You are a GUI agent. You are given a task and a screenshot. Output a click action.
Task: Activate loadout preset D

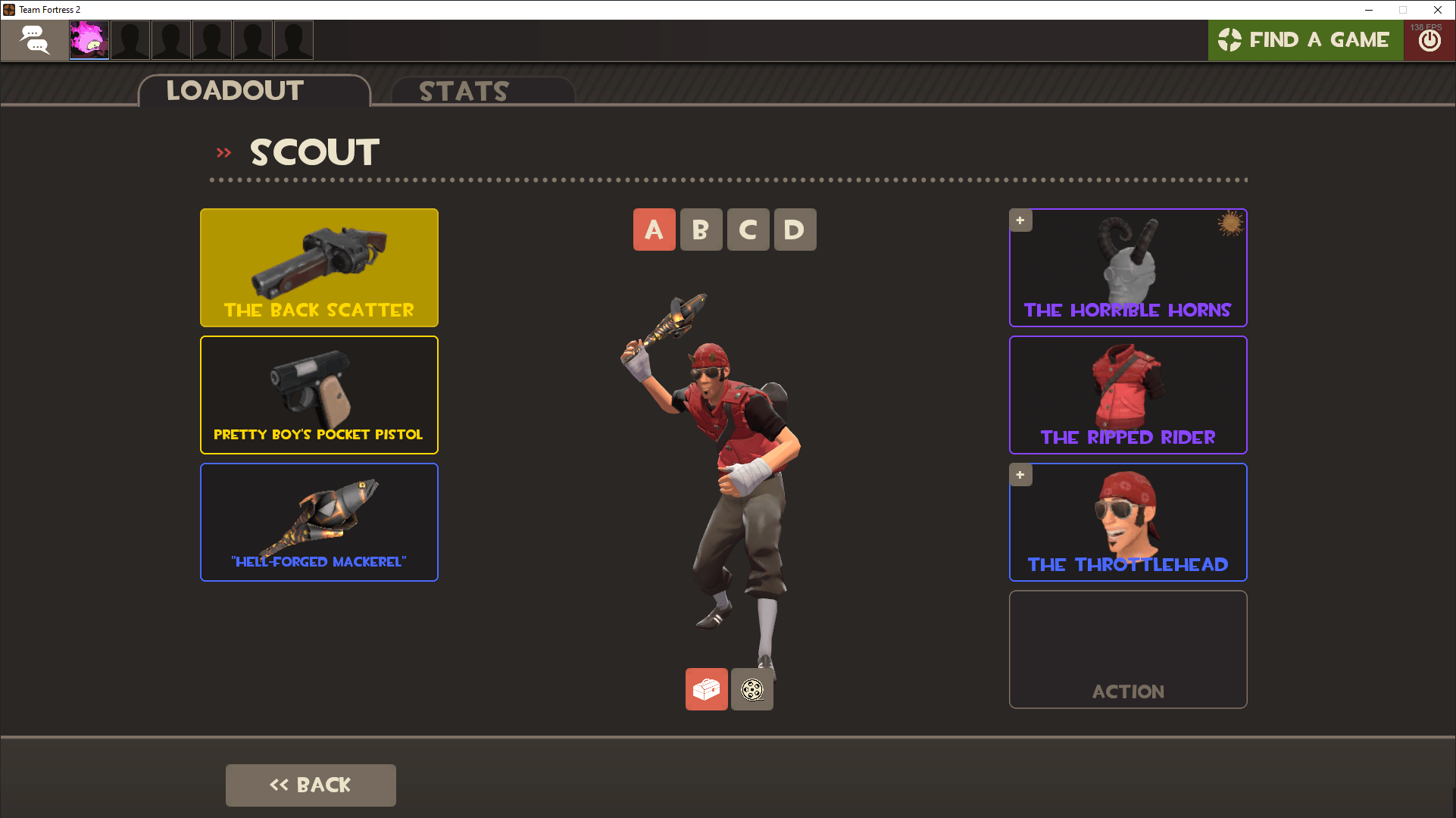click(795, 229)
